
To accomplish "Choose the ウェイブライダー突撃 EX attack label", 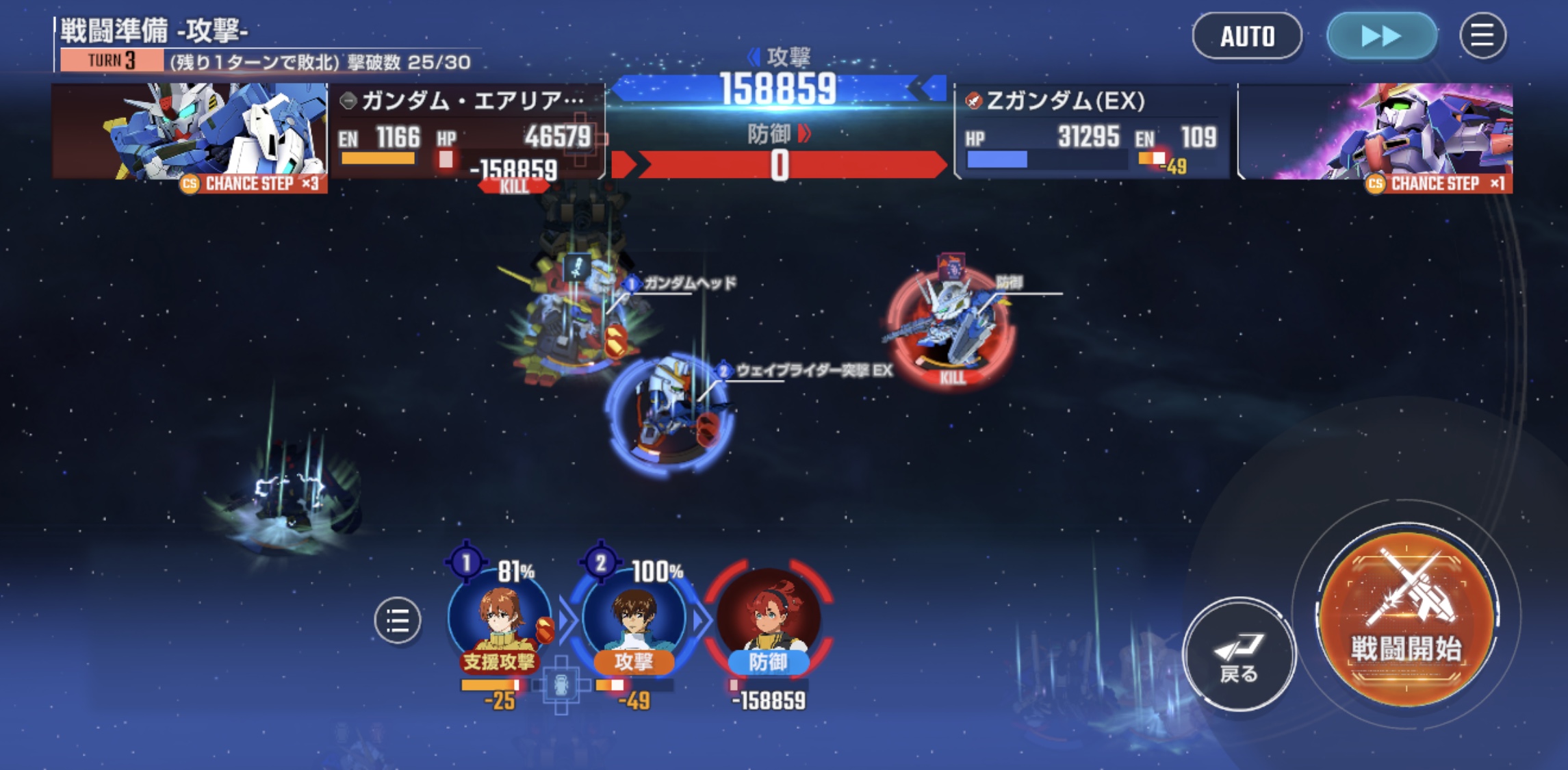I will (x=812, y=370).
